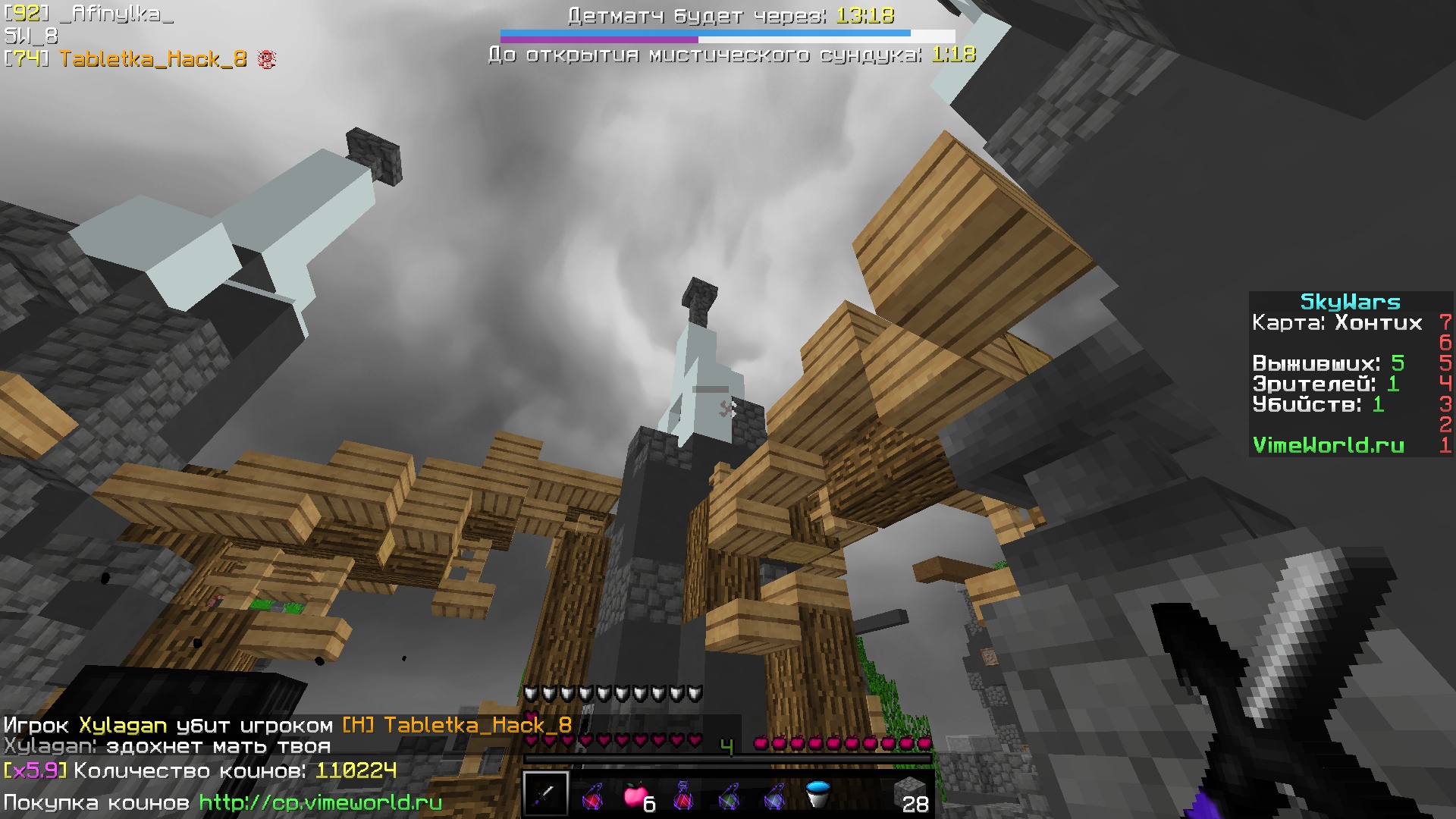
Task: Select the SkyWars title on the sidebar
Action: pyautogui.click(x=1351, y=302)
